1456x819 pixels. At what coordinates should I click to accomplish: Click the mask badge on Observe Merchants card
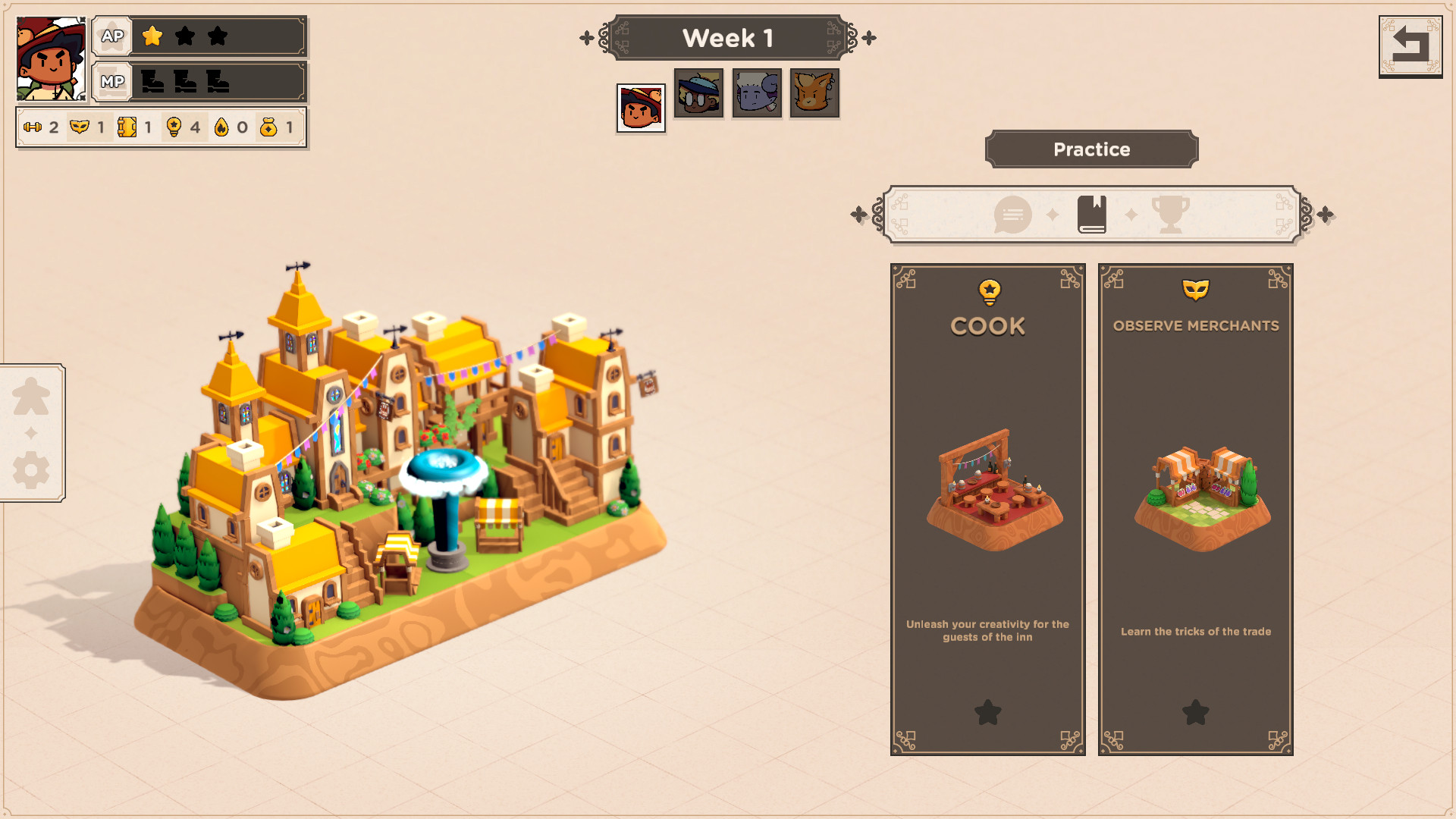click(1195, 290)
